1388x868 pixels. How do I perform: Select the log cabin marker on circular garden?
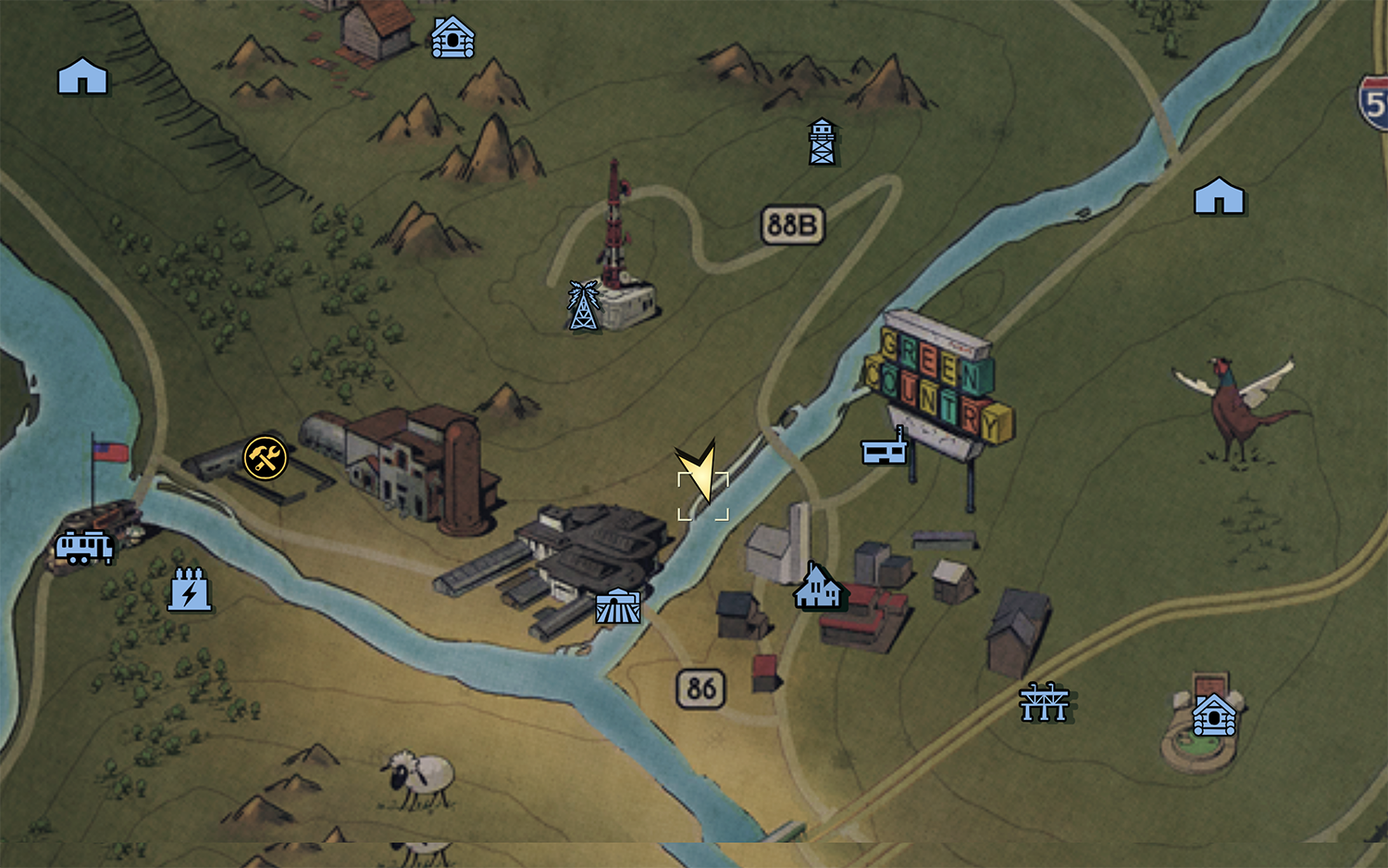(1214, 714)
